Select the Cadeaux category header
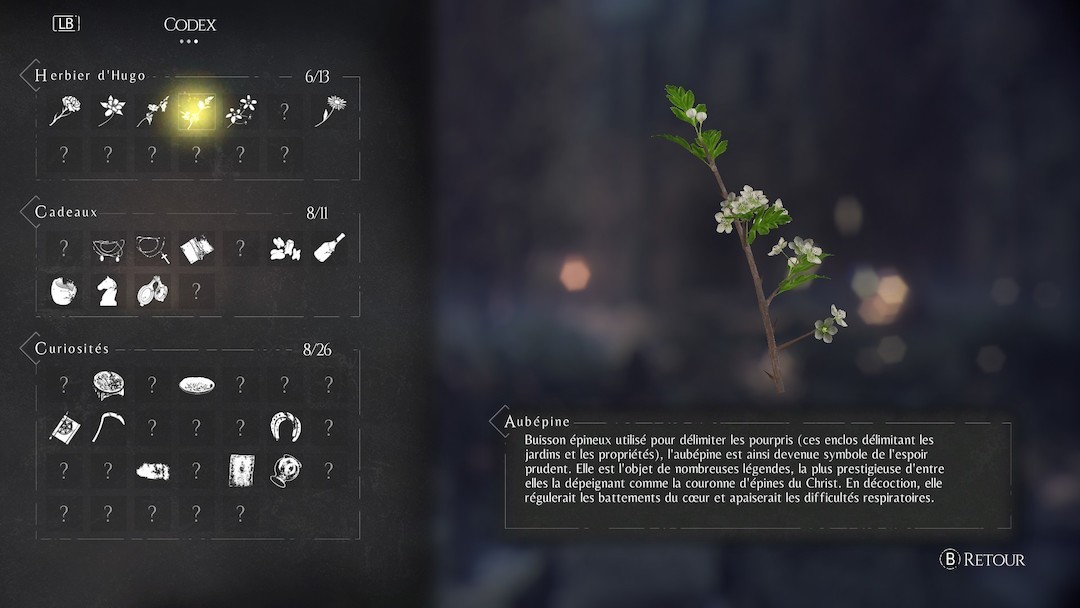The image size is (1080, 608). (x=66, y=212)
